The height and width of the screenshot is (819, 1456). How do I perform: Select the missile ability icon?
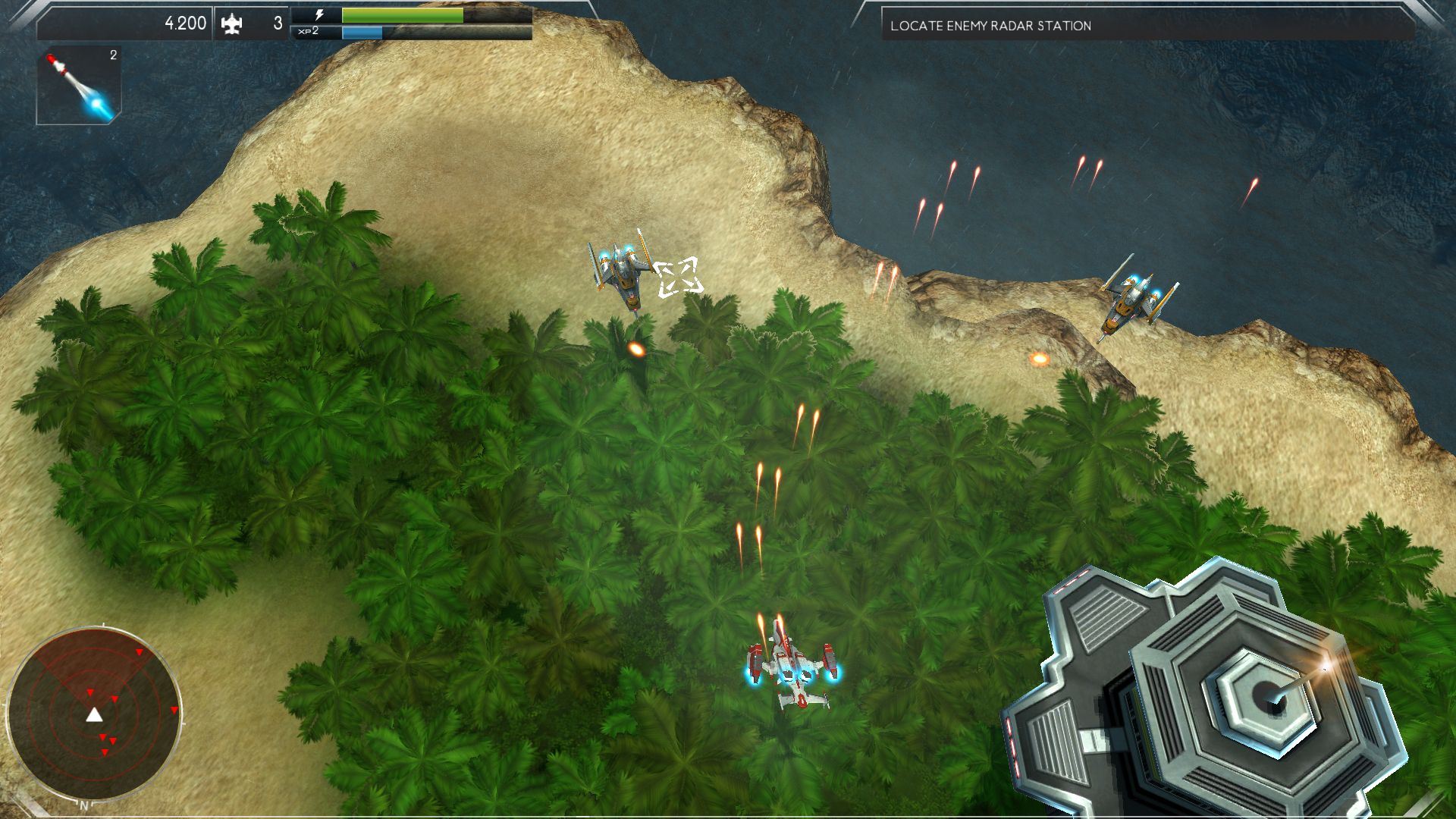point(76,83)
